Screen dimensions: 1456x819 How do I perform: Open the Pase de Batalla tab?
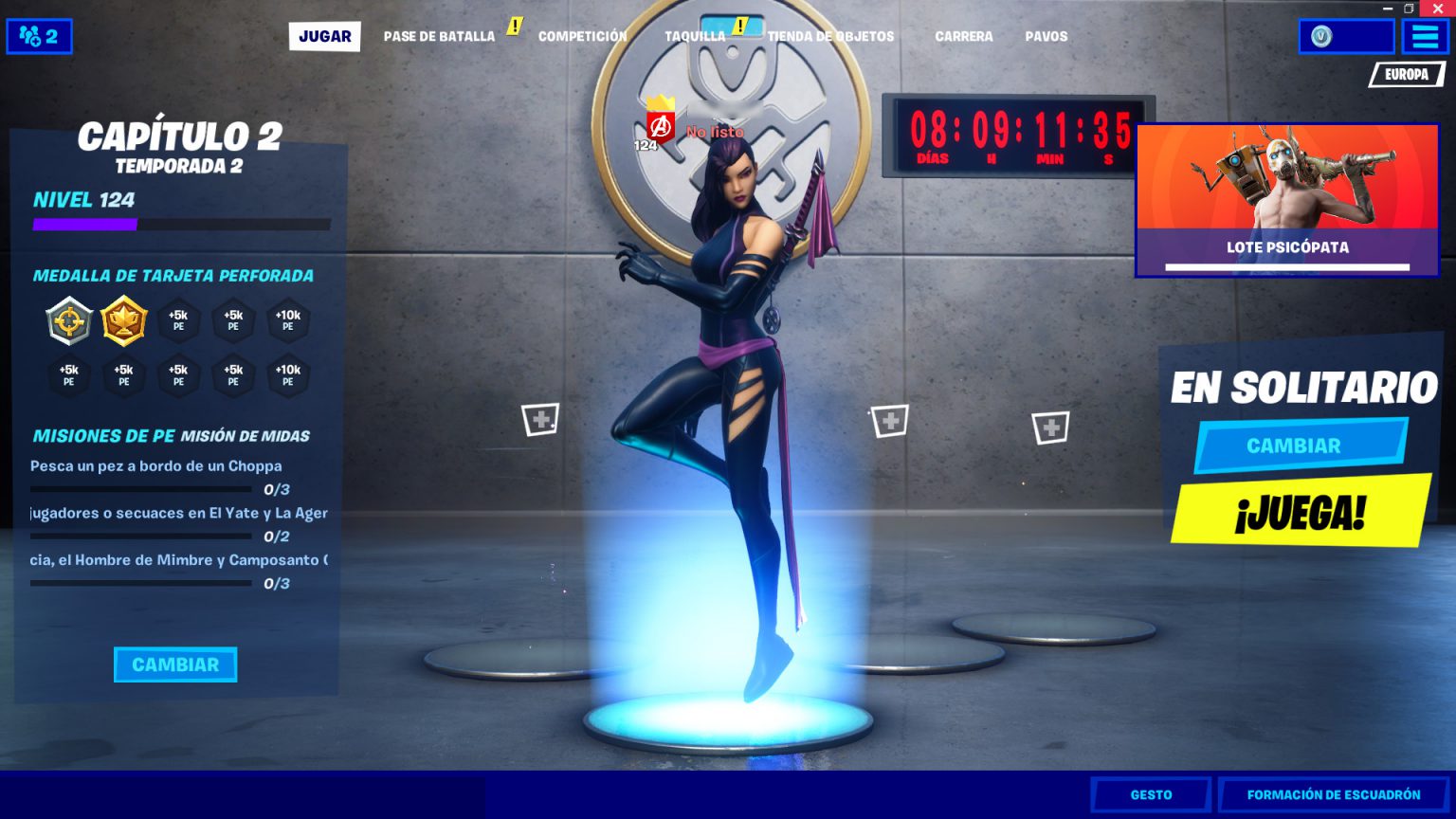pos(439,36)
